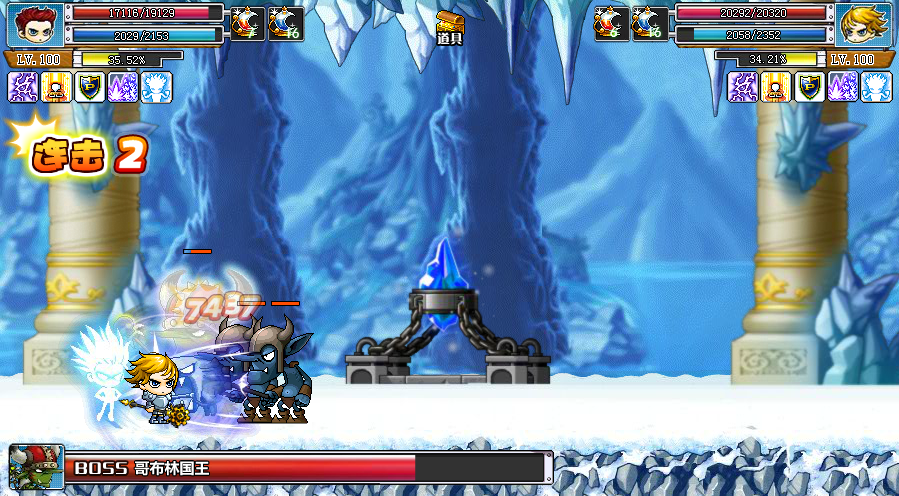Activate blonde player's purple crystal spikes skill
Image resolution: width=899 pixels, height=496 pixels.
tap(842, 87)
